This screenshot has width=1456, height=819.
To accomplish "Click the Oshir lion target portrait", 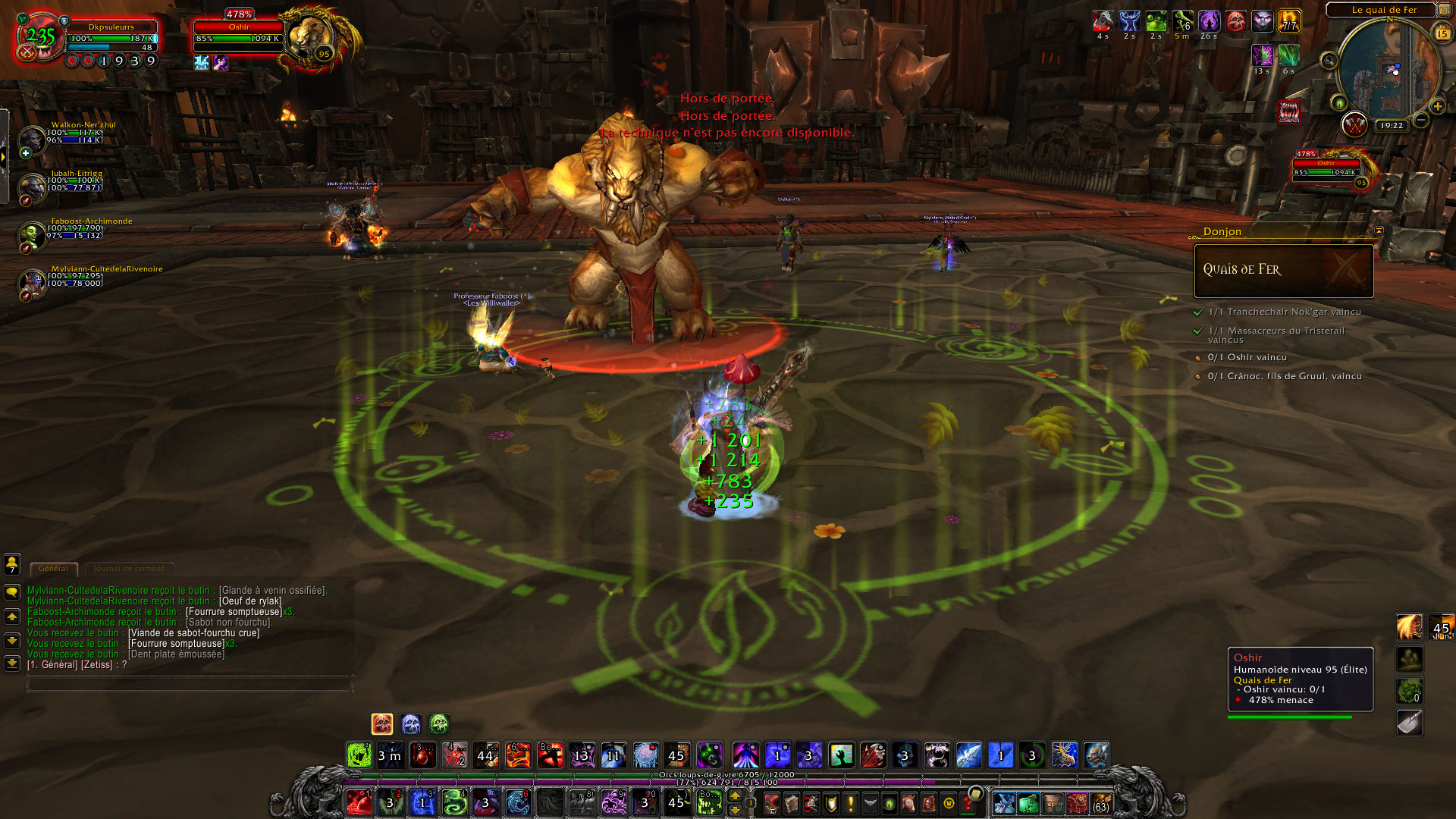I will pyautogui.click(x=309, y=36).
